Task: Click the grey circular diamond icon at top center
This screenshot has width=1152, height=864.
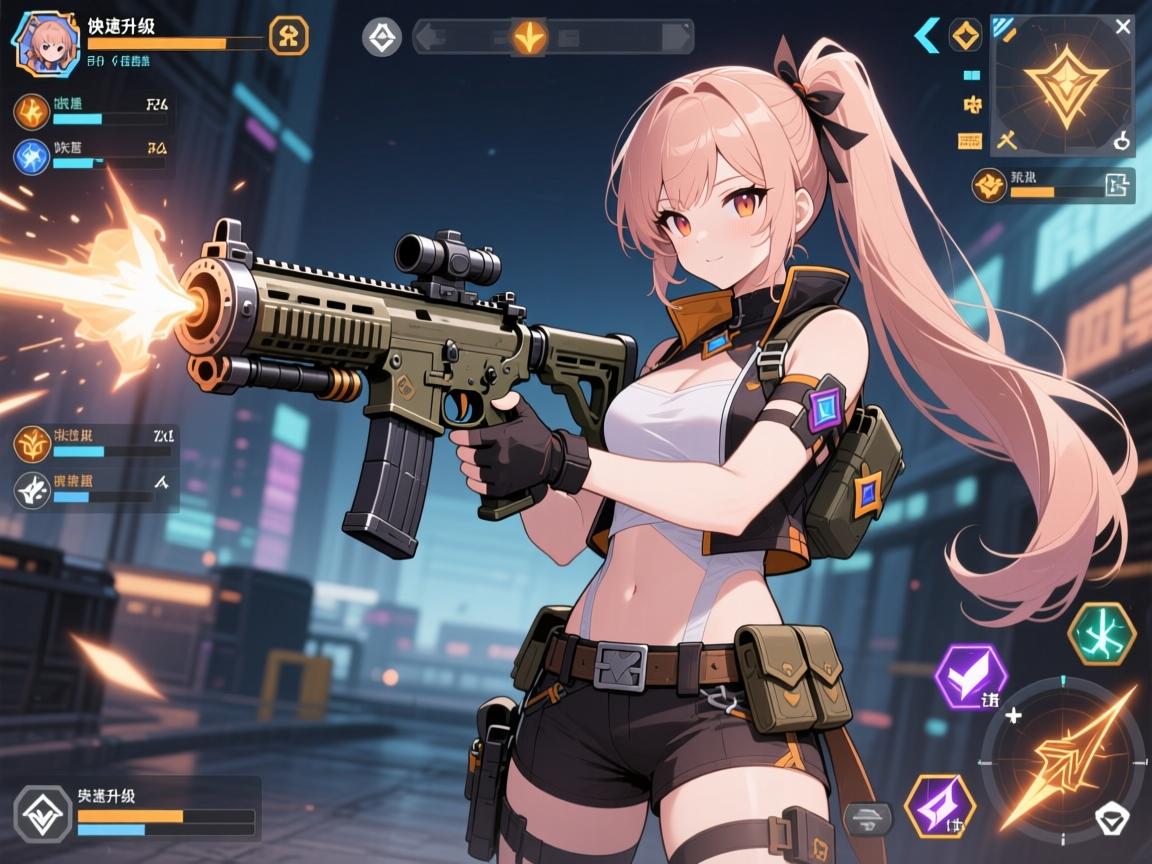Action: tap(381, 38)
